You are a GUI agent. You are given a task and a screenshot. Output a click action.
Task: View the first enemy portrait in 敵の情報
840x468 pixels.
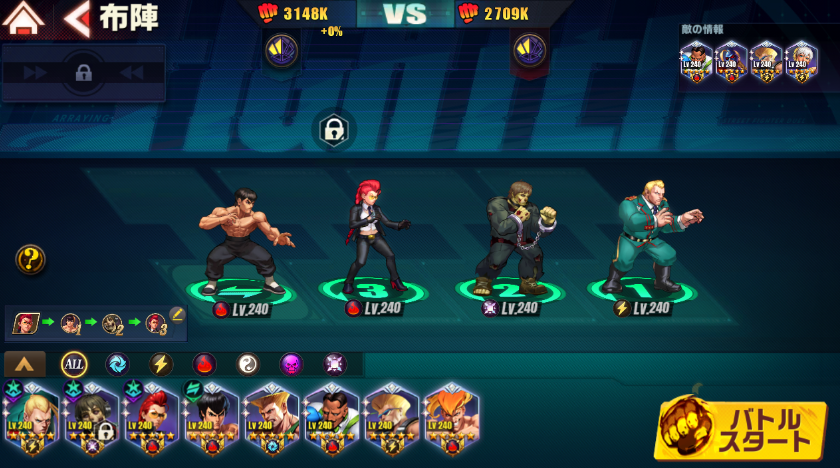tap(696, 61)
